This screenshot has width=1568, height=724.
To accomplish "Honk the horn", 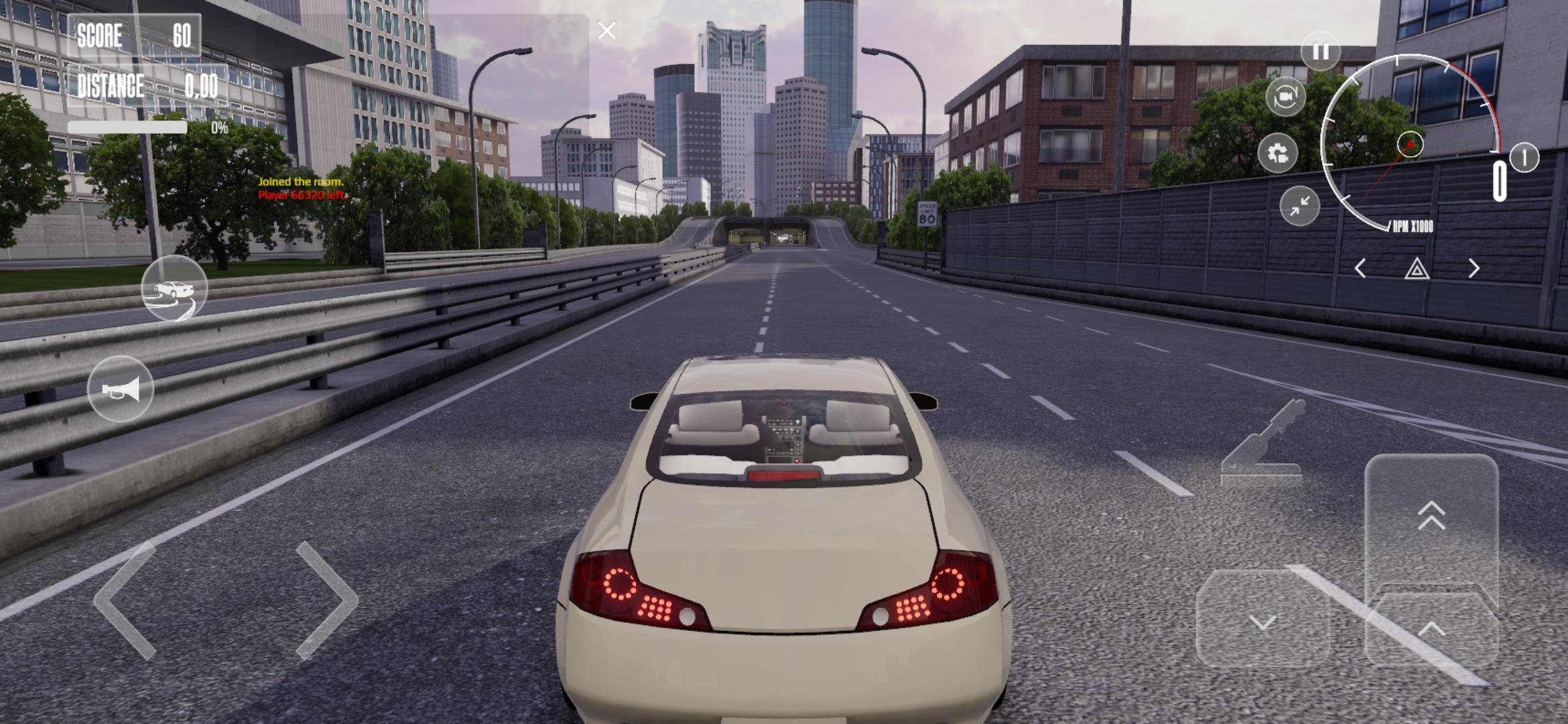I will click(x=121, y=389).
